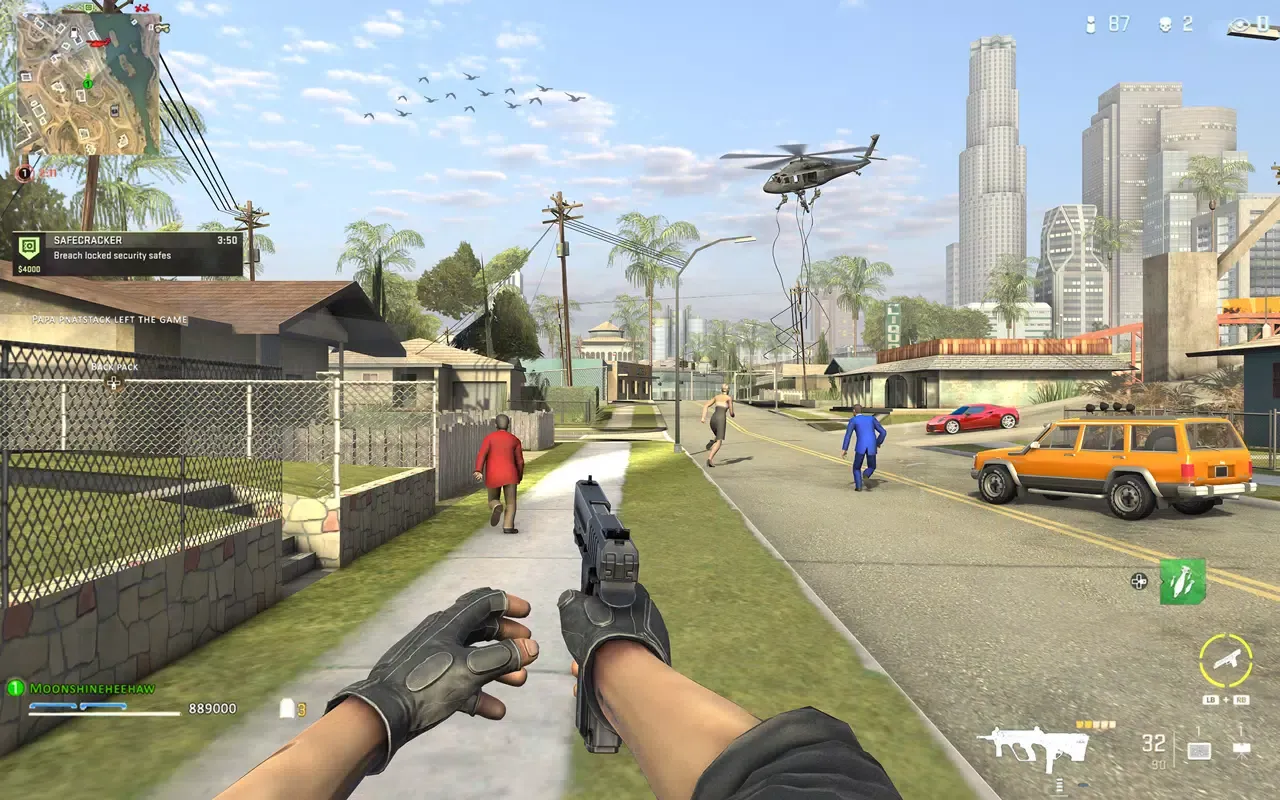Toggle the first yellow attachment pip above the weapon
Viewport: 1280px width, 800px height.
(1078, 724)
